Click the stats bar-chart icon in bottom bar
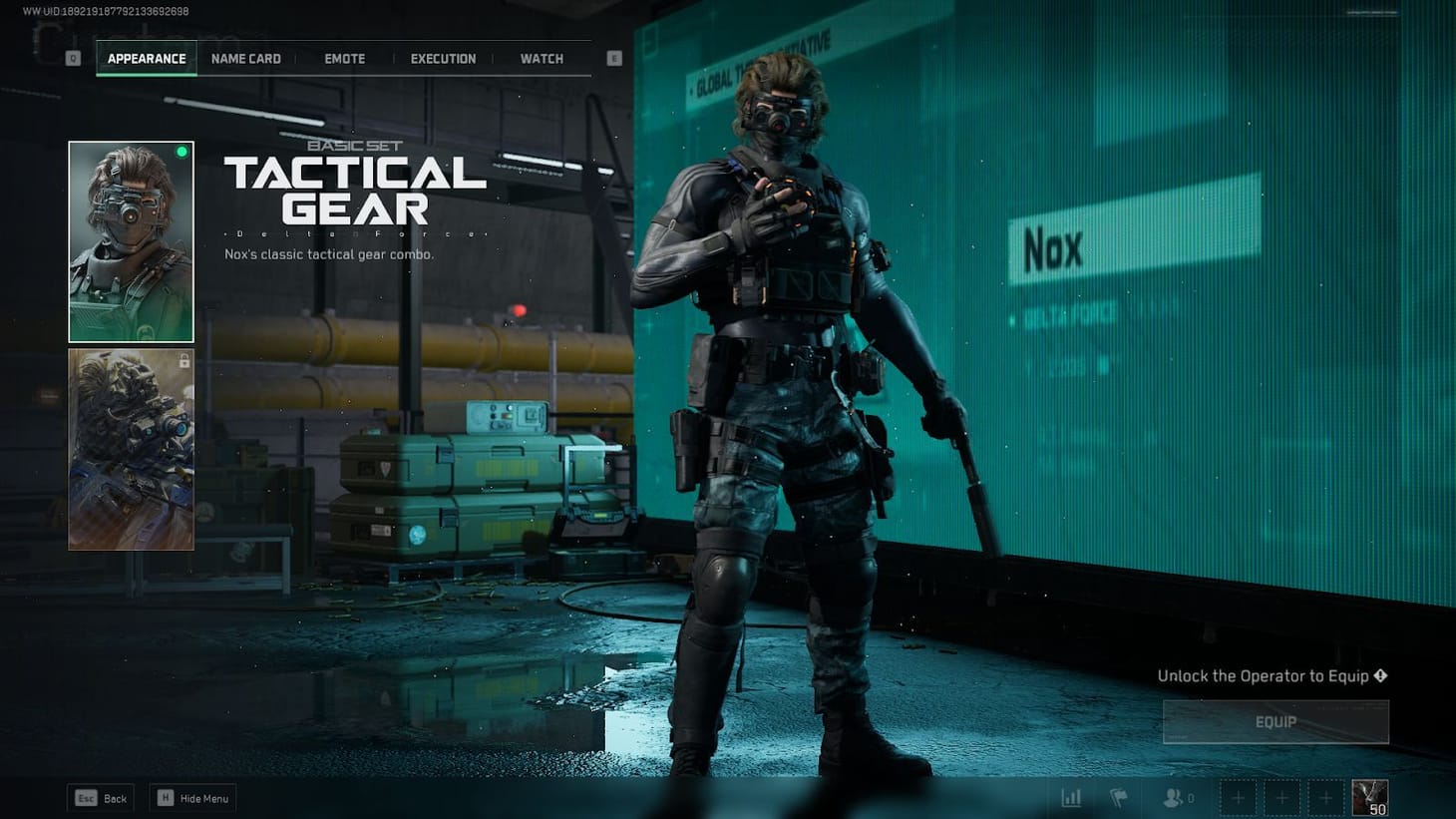The width and height of the screenshot is (1456, 819). (1071, 797)
